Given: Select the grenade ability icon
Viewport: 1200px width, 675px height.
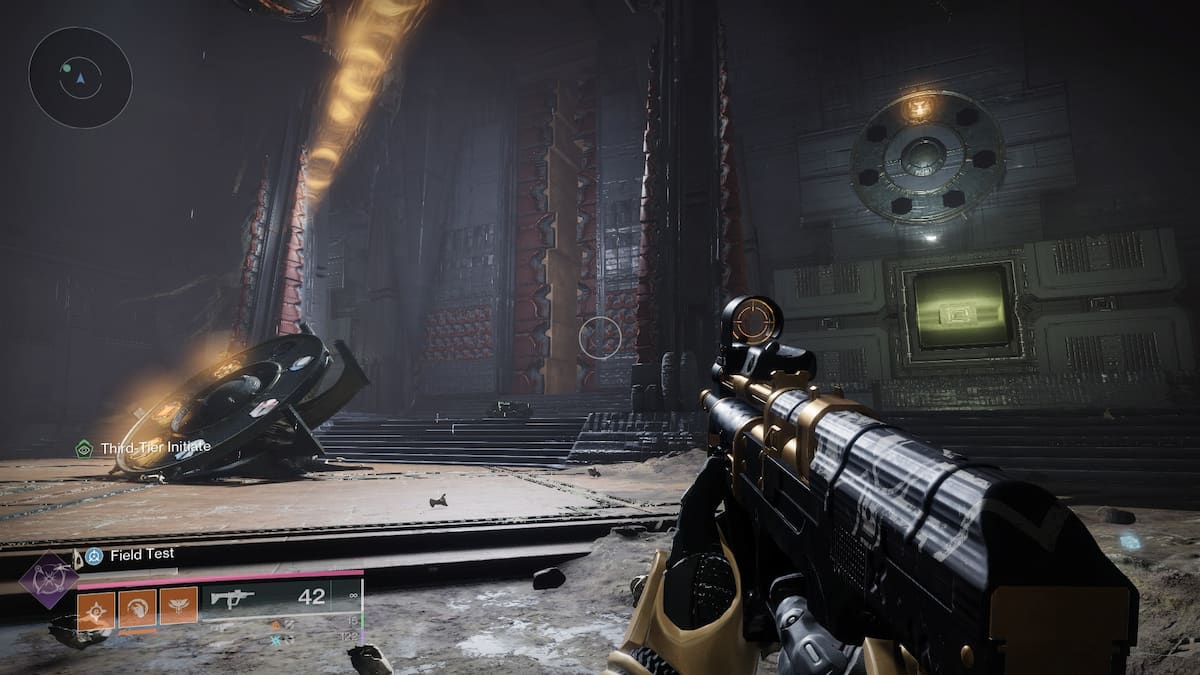Looking at the screenshot, I should [x=97, y=607].
